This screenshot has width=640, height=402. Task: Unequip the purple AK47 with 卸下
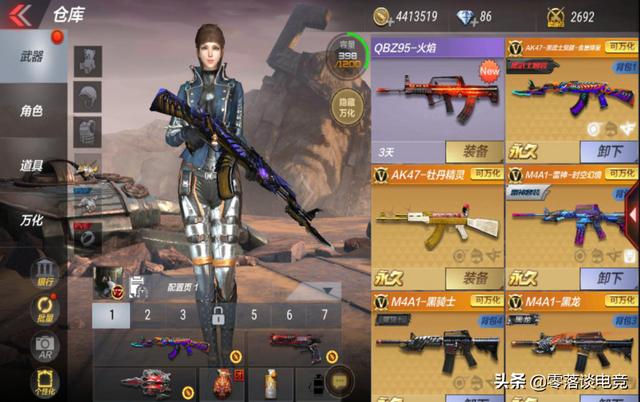(608, 151)
